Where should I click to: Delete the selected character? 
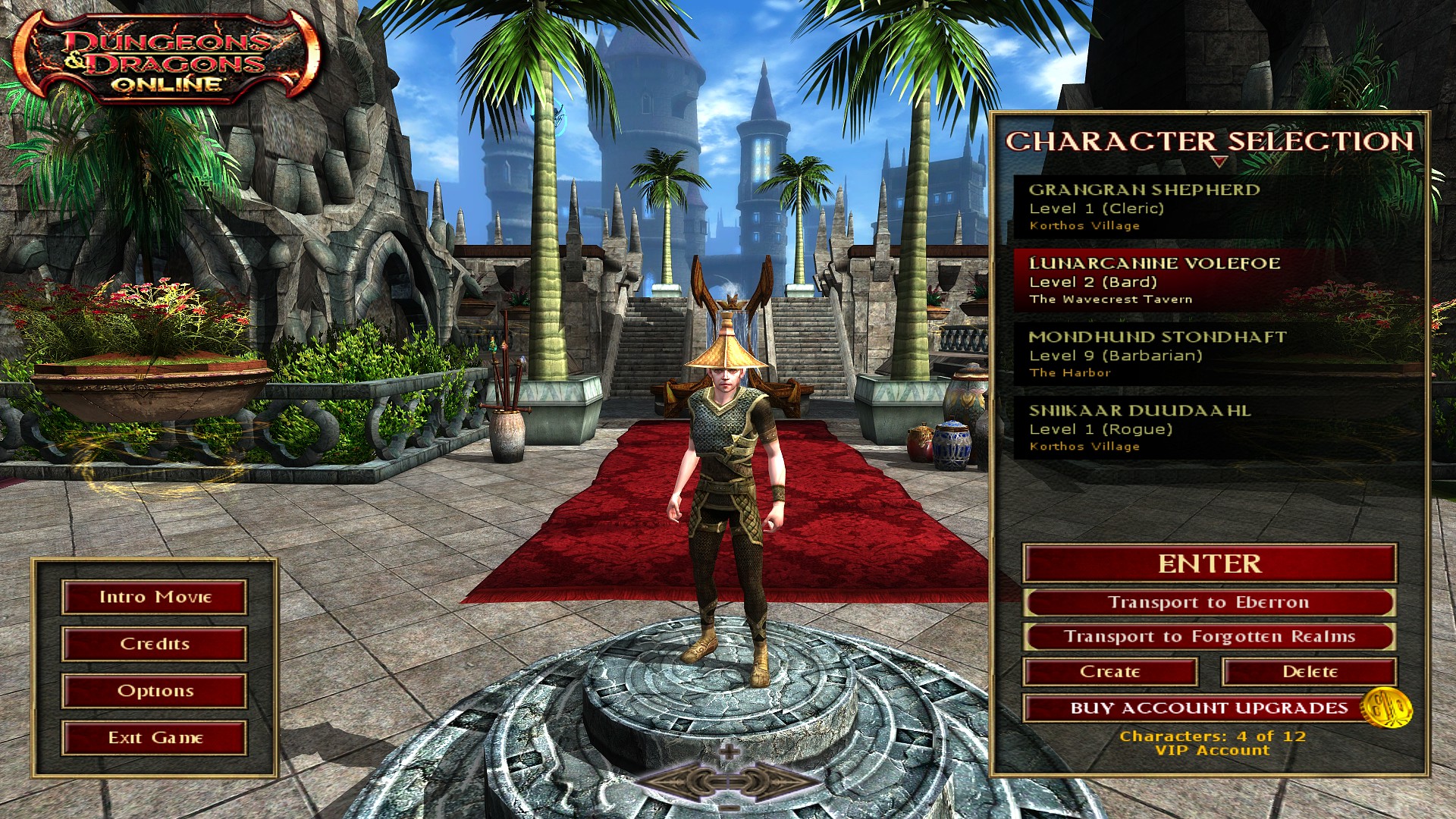1310,672
